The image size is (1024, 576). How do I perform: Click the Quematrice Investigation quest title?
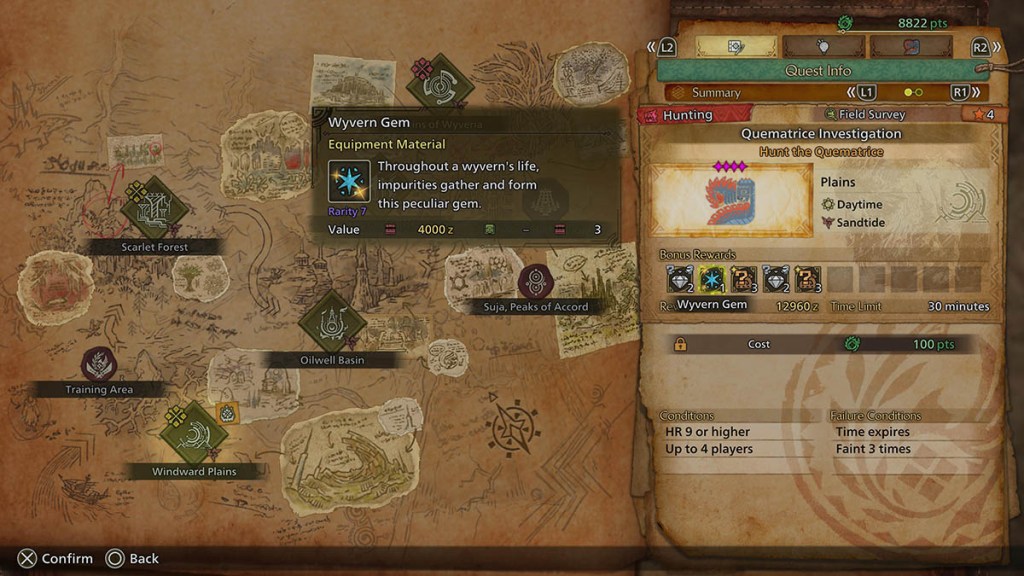click(820, 134)
